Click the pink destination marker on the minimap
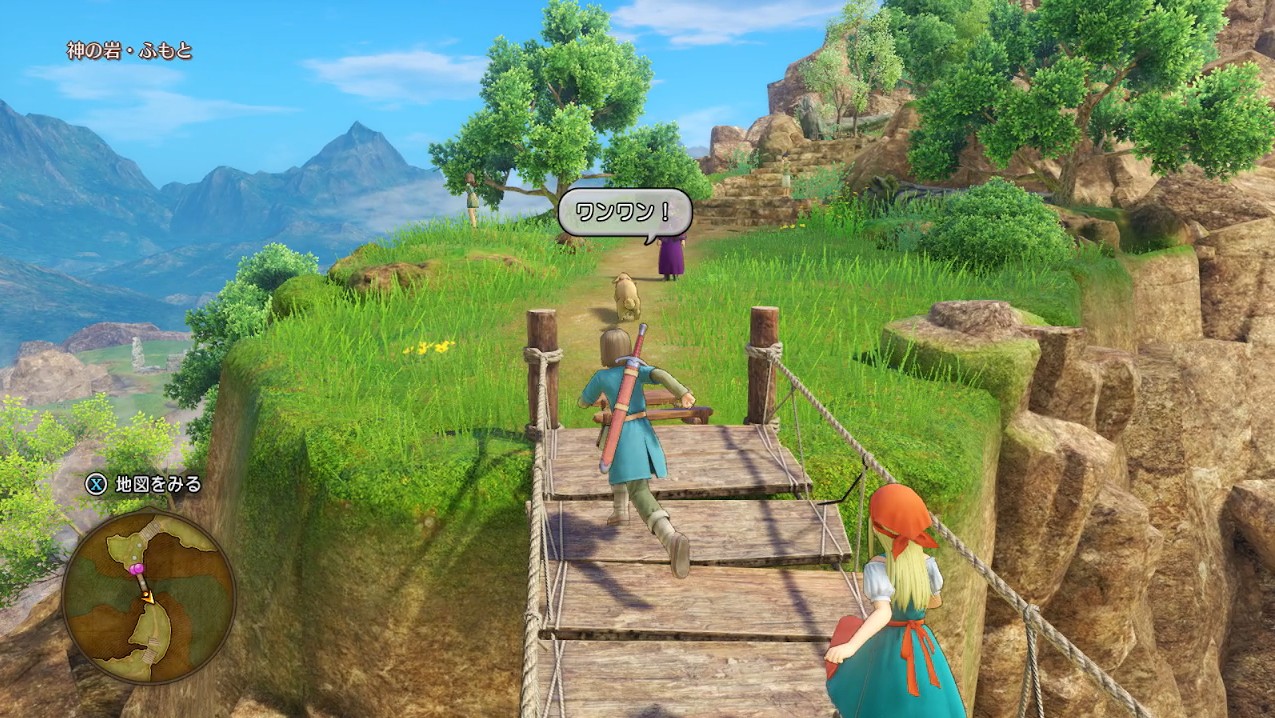 coord(137,569)
